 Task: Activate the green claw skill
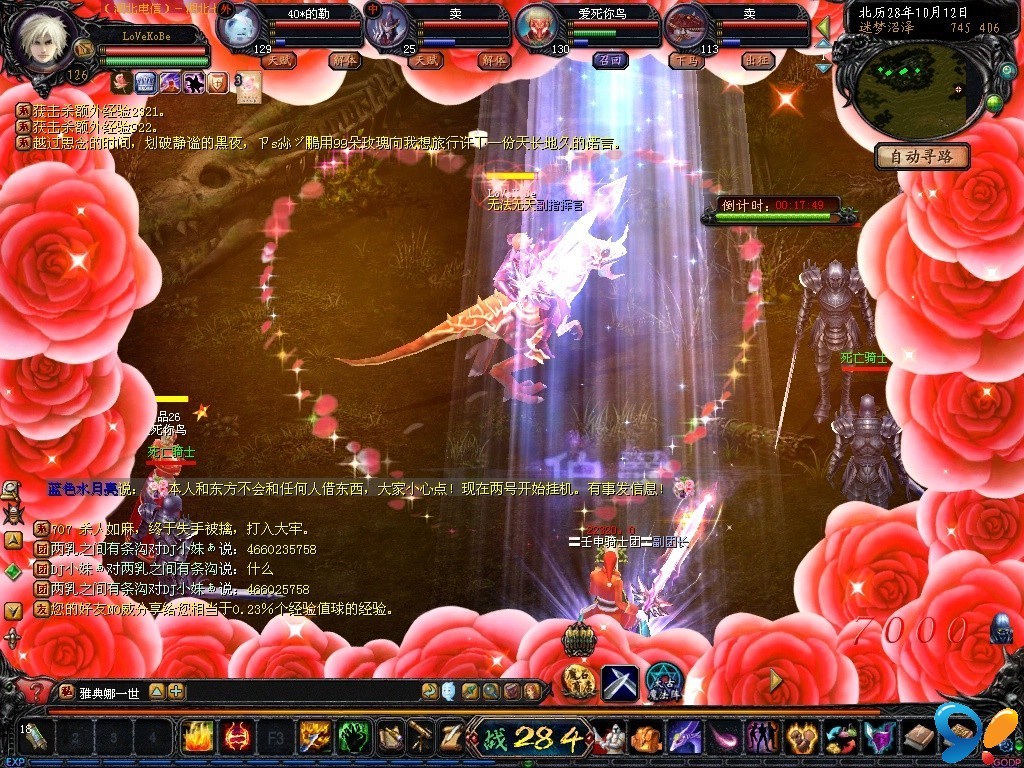click(x=351, y=738)
